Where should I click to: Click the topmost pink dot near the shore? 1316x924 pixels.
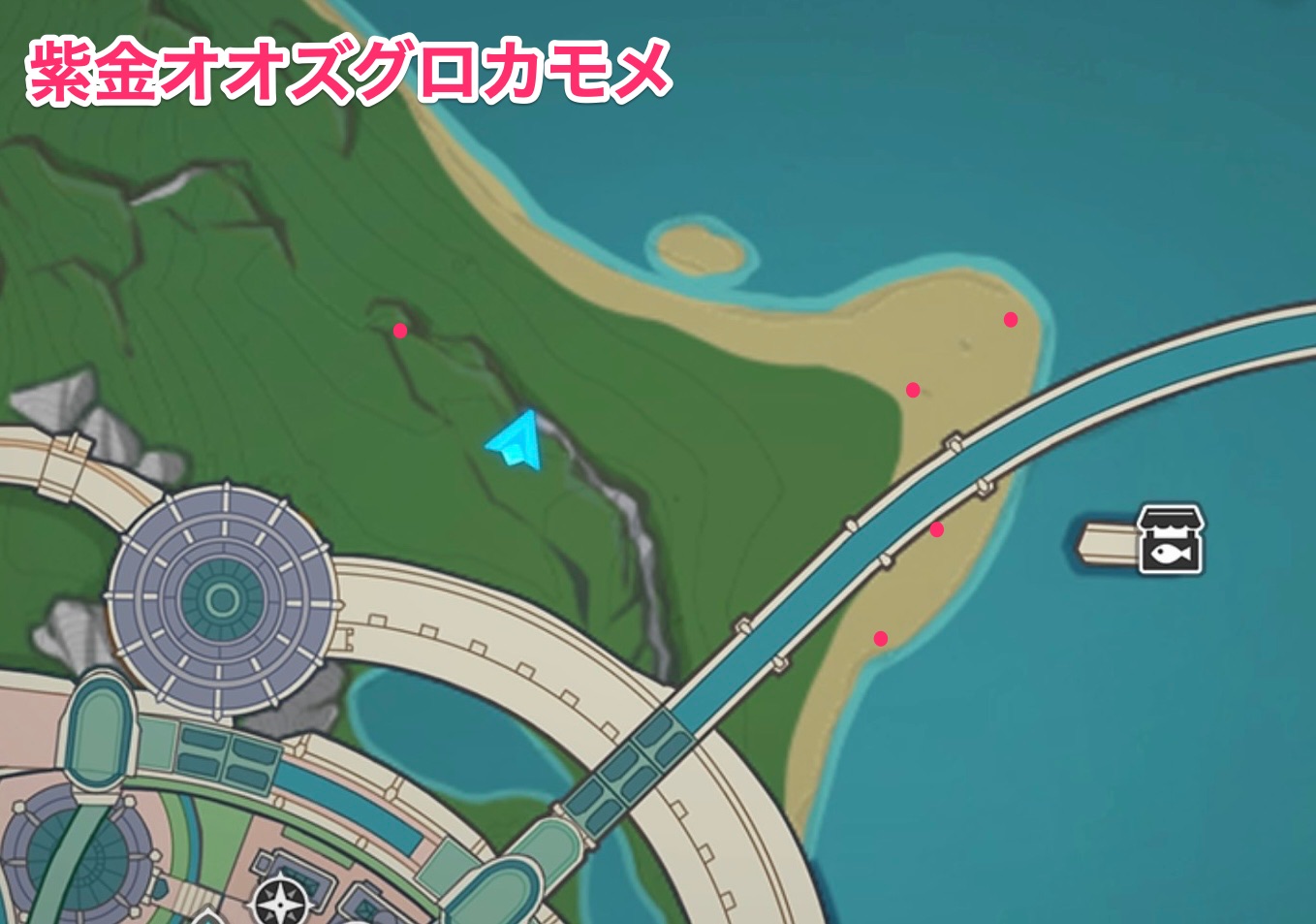tap(1011, 317)
